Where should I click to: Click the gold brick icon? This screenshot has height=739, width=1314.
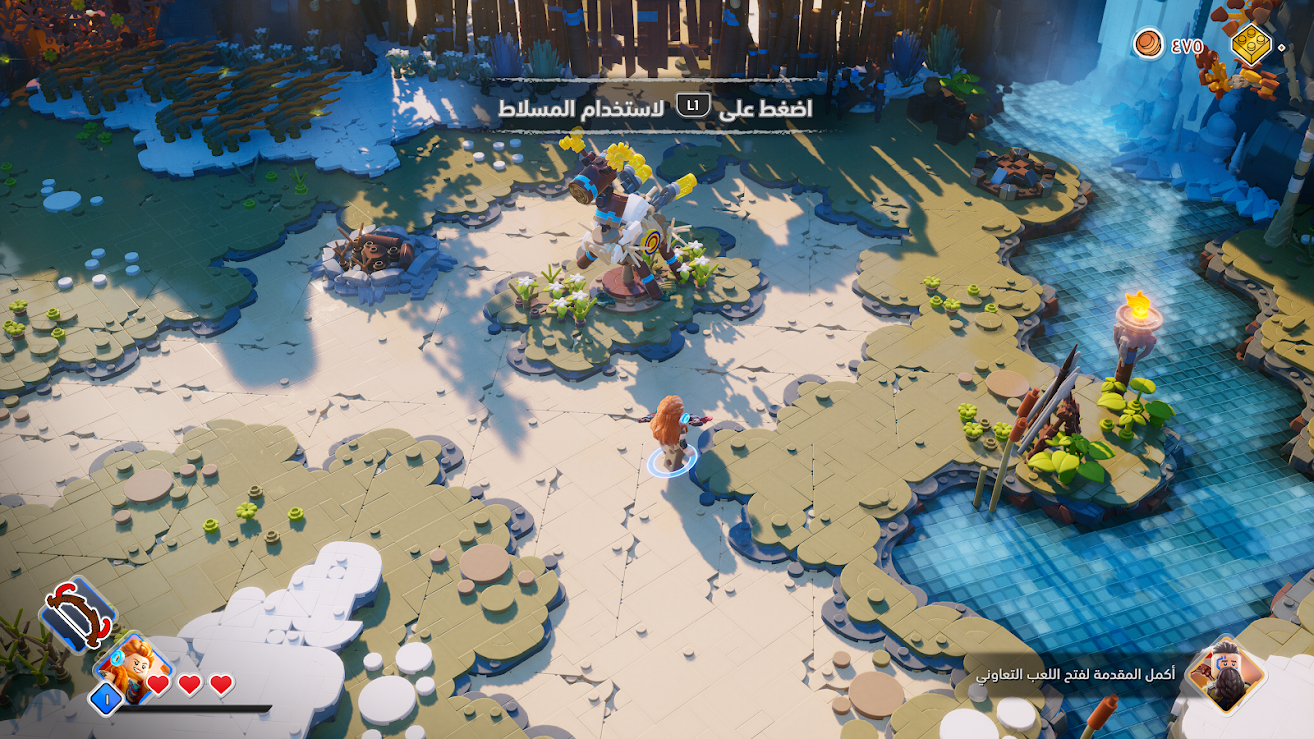tap(1250, 43)
